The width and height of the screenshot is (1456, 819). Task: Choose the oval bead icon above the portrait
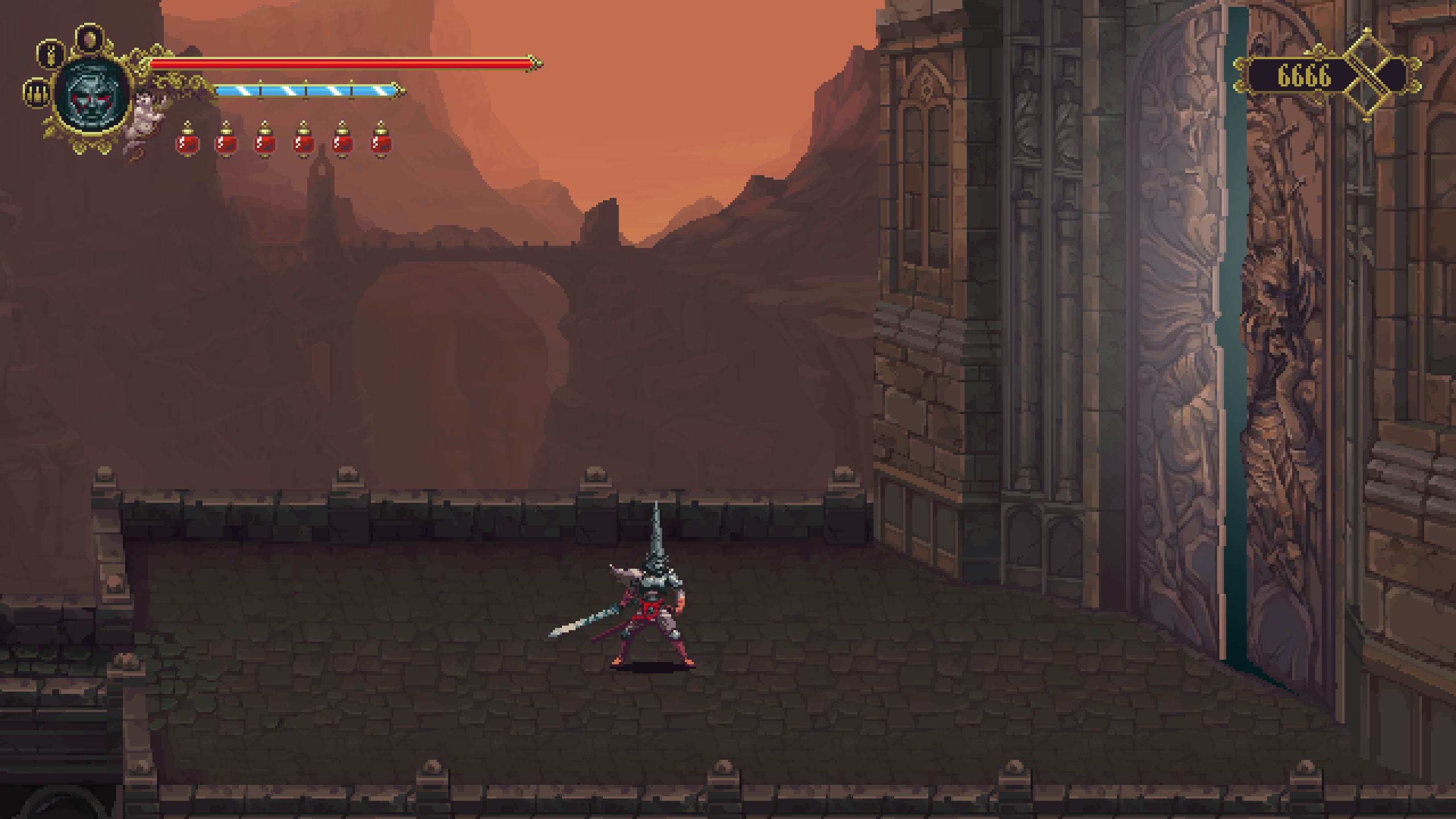[x=90, y=39]
